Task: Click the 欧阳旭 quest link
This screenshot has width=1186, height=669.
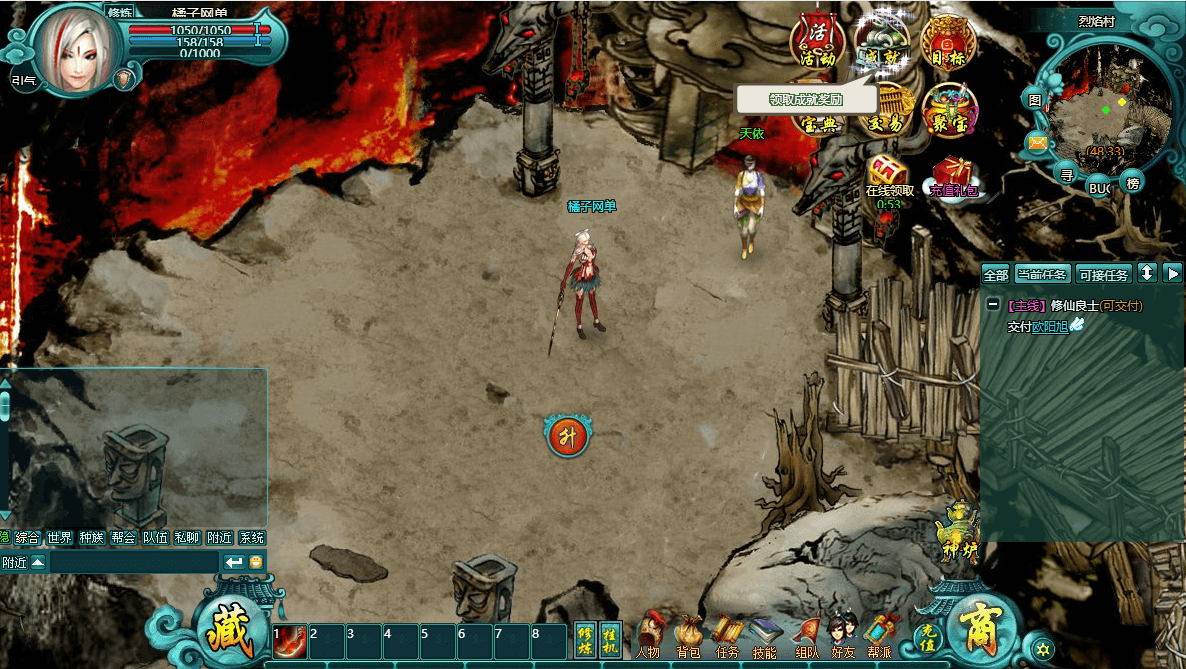Action: click(1050, 325)
